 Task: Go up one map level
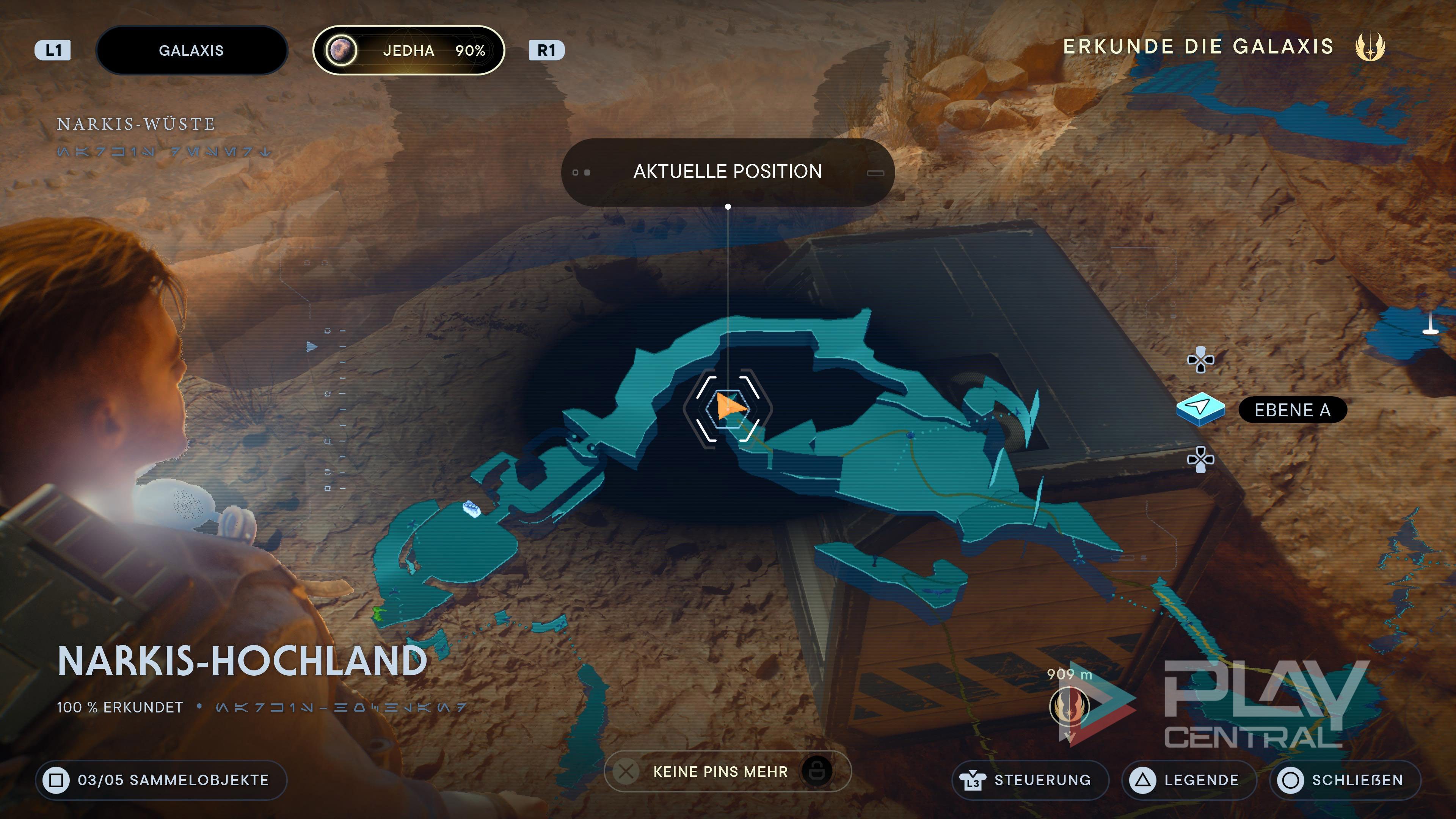(x=1200, y=360)
